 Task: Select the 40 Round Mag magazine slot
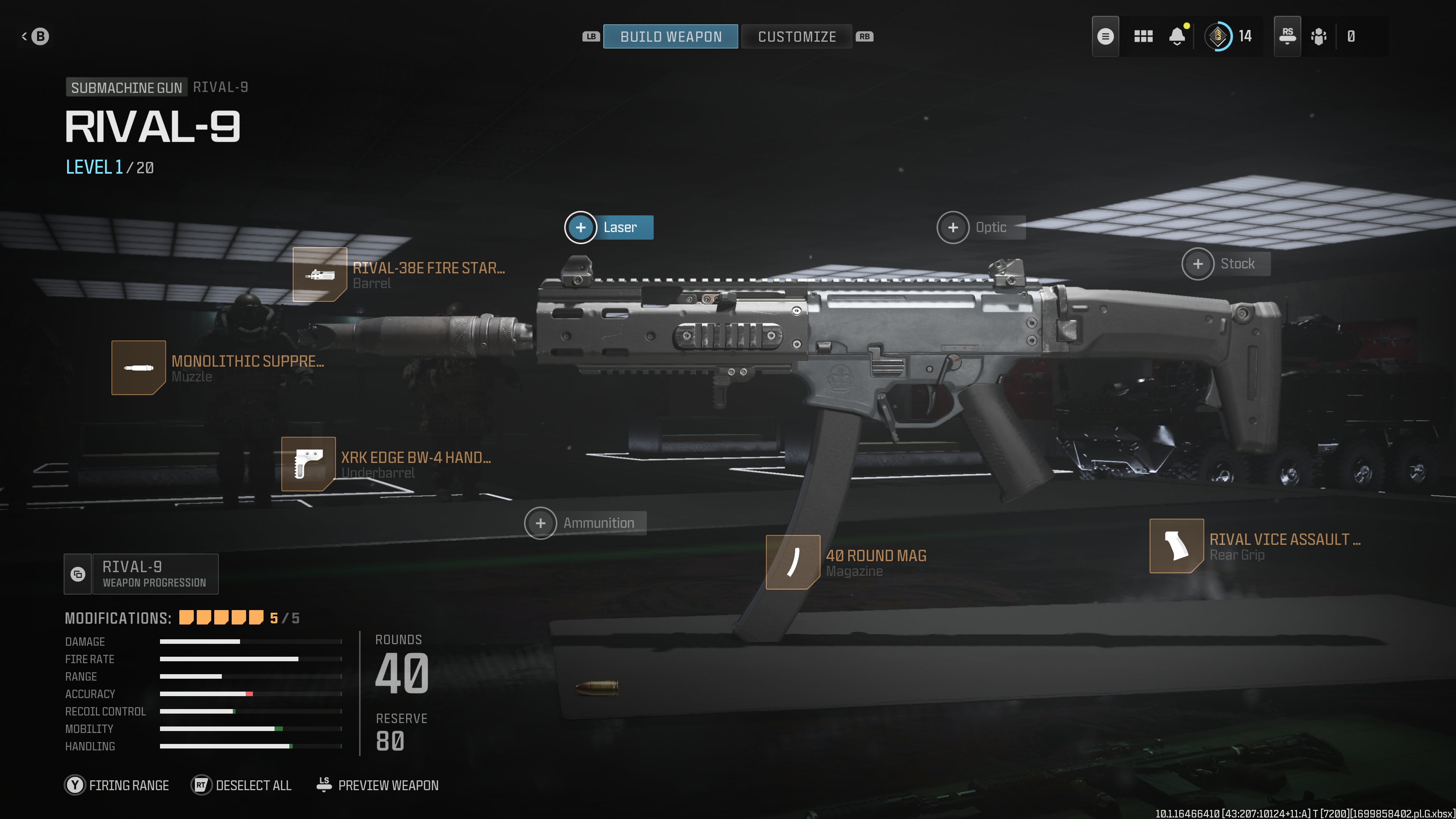pos(792,562)
